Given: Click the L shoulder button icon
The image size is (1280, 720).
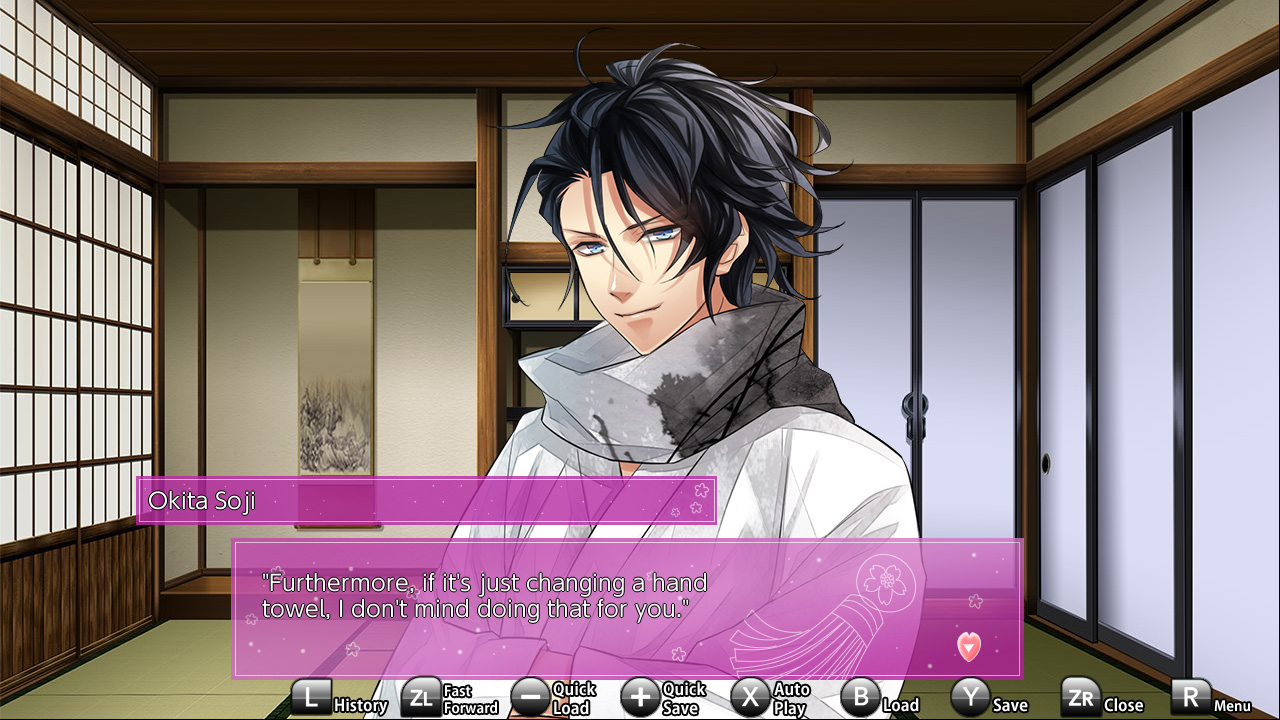Looking at the screenshot, I should pyautogui.click(x=313, y=698).
